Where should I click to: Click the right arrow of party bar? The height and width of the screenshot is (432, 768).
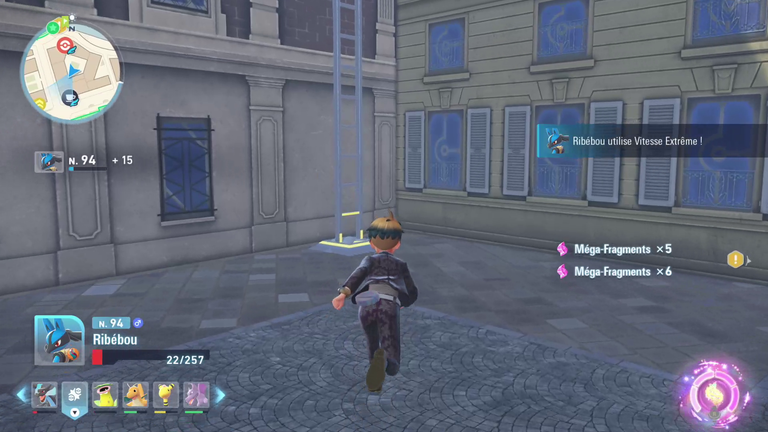click(220, 395)
